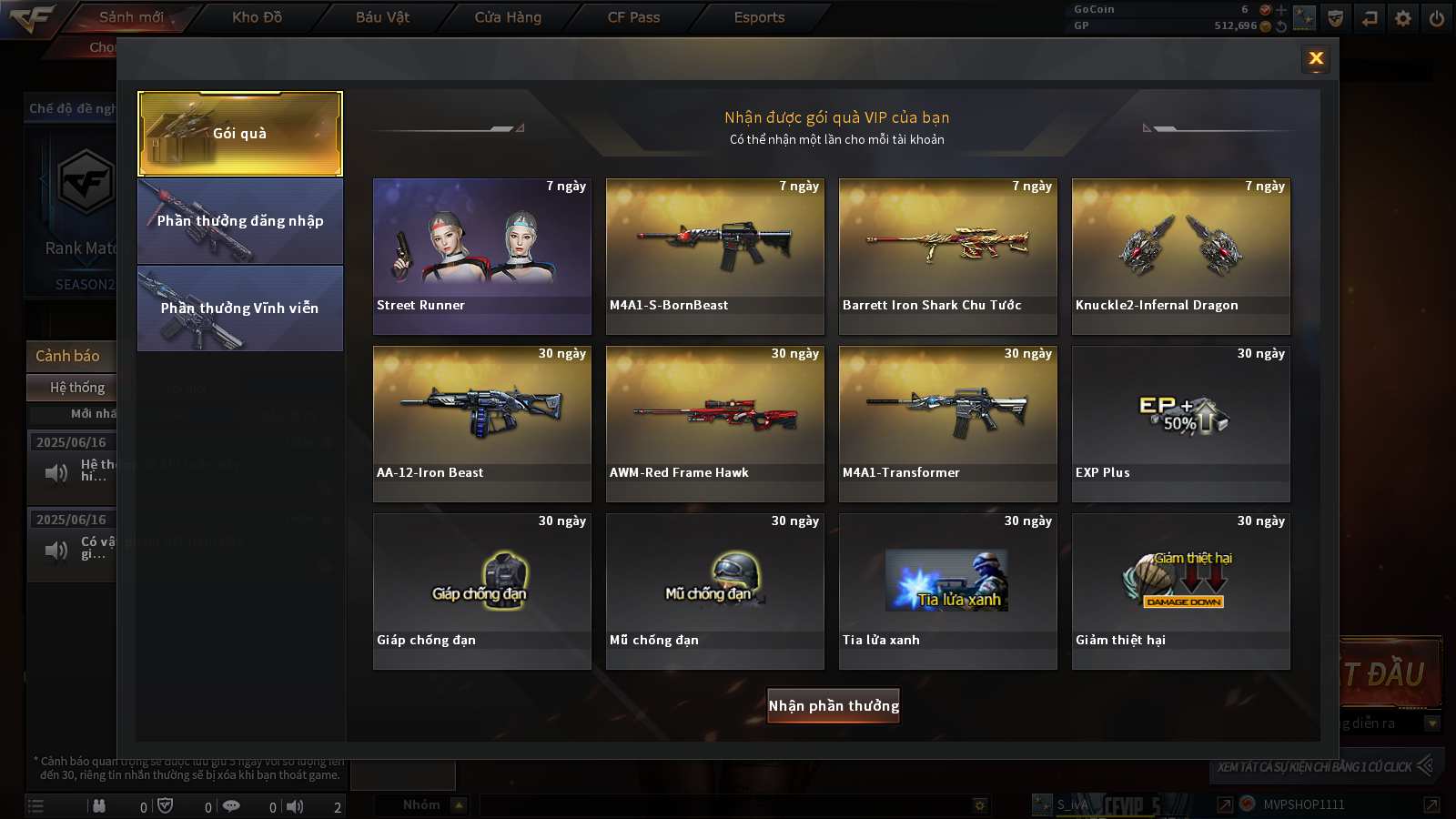Choose the Tia lửa xanh item tile
The width and height of the screenshot is (1456, 819).
[948, 591]
